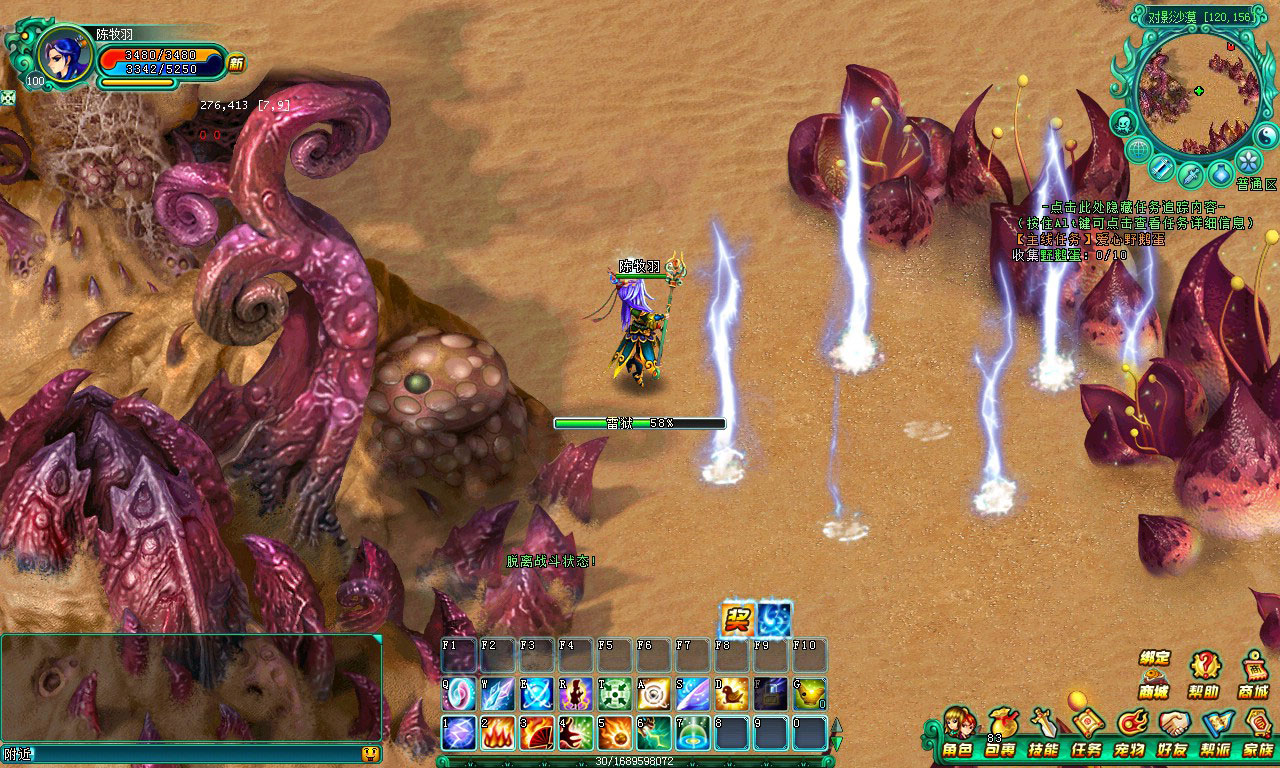Click the 新 badge beside the player bars
The image size is (1280, 768).
pos(236,63)
